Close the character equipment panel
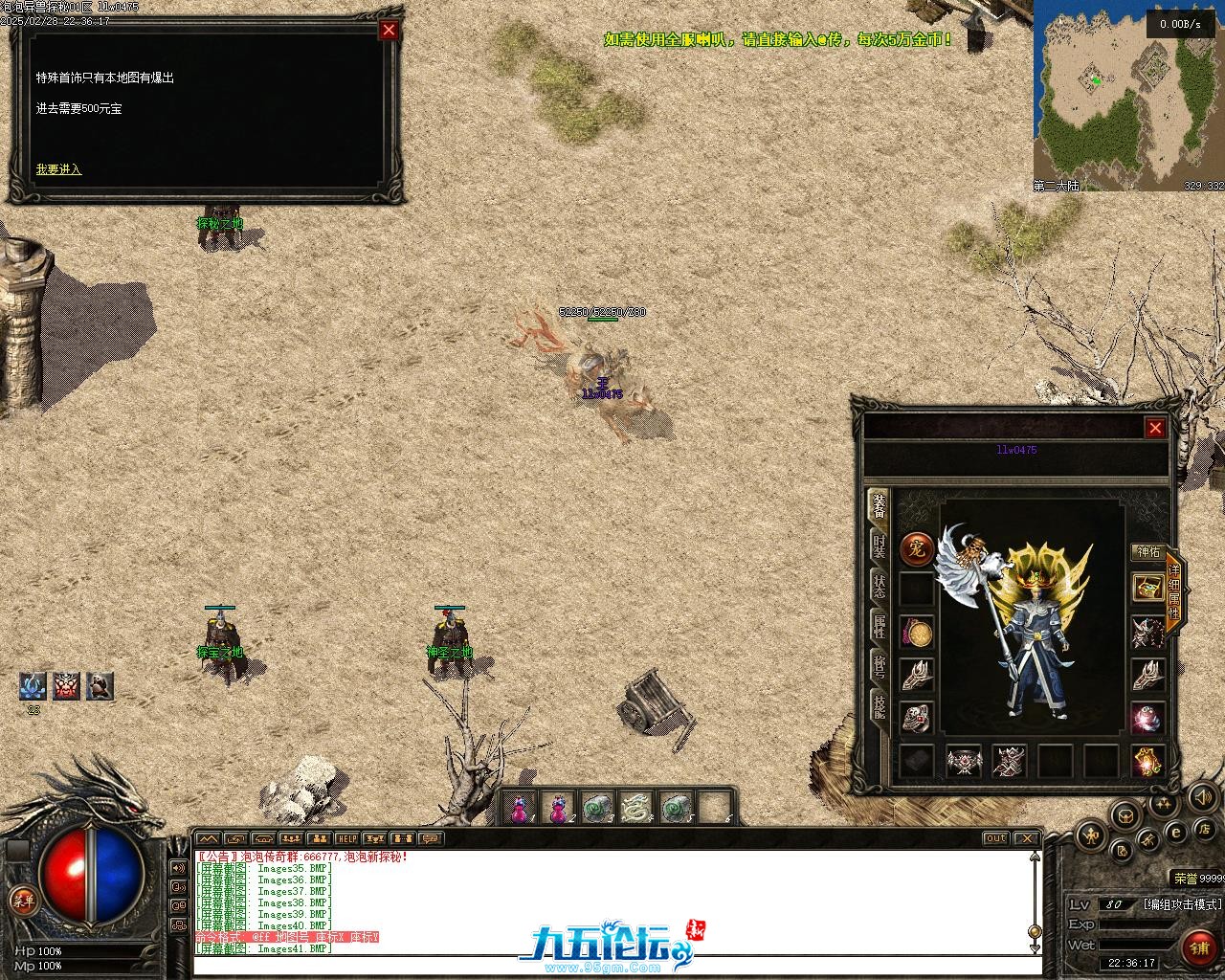The width and height of the screenshot is (1225, 980). 1155,428
